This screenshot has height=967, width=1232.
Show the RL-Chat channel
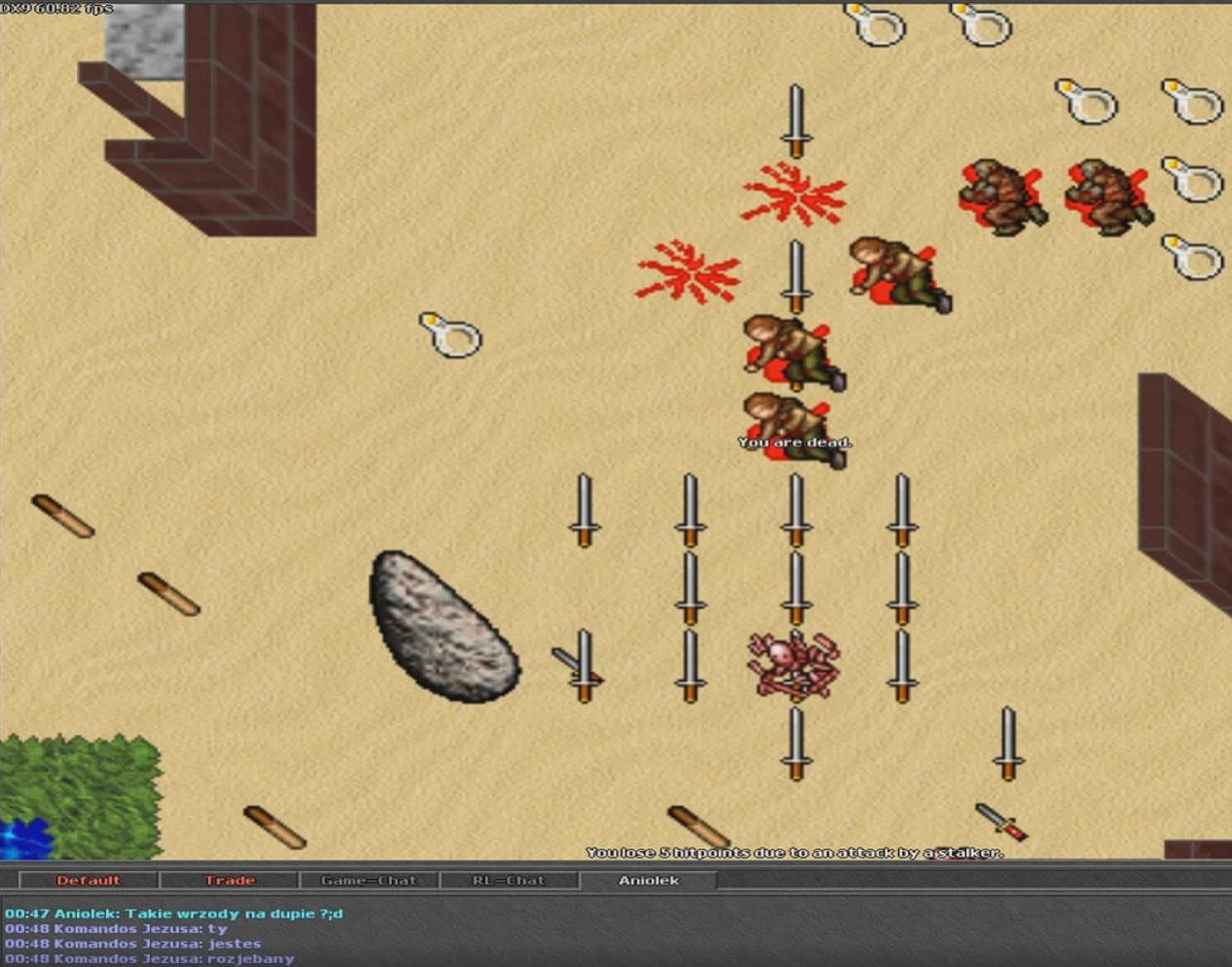pos(509,880)
